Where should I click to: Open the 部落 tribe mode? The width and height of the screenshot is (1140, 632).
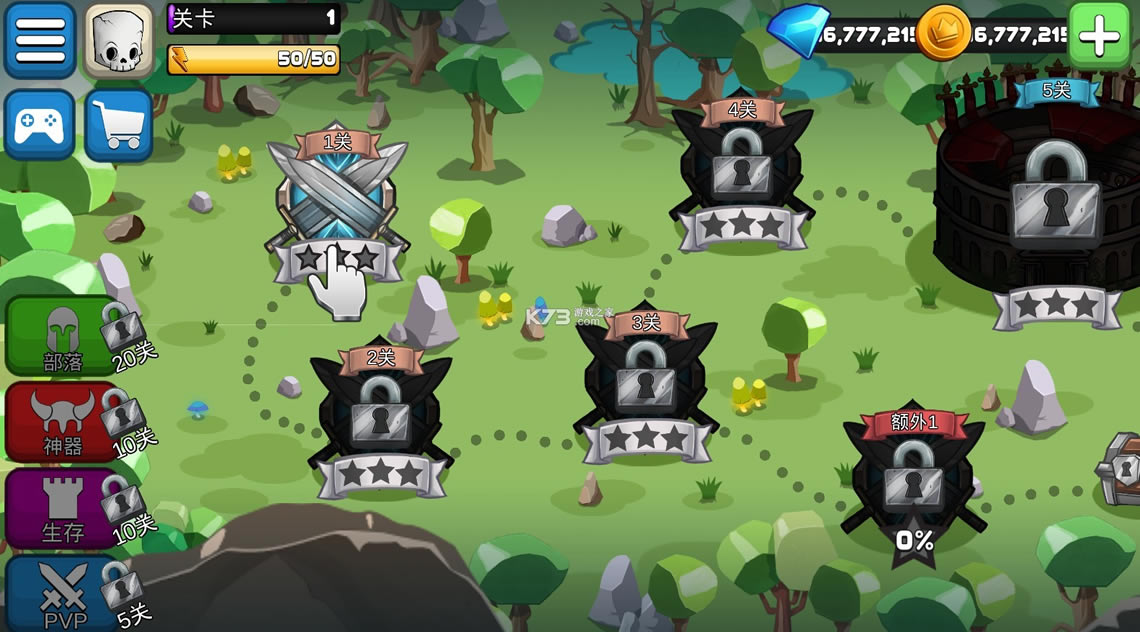pos(62,337)
